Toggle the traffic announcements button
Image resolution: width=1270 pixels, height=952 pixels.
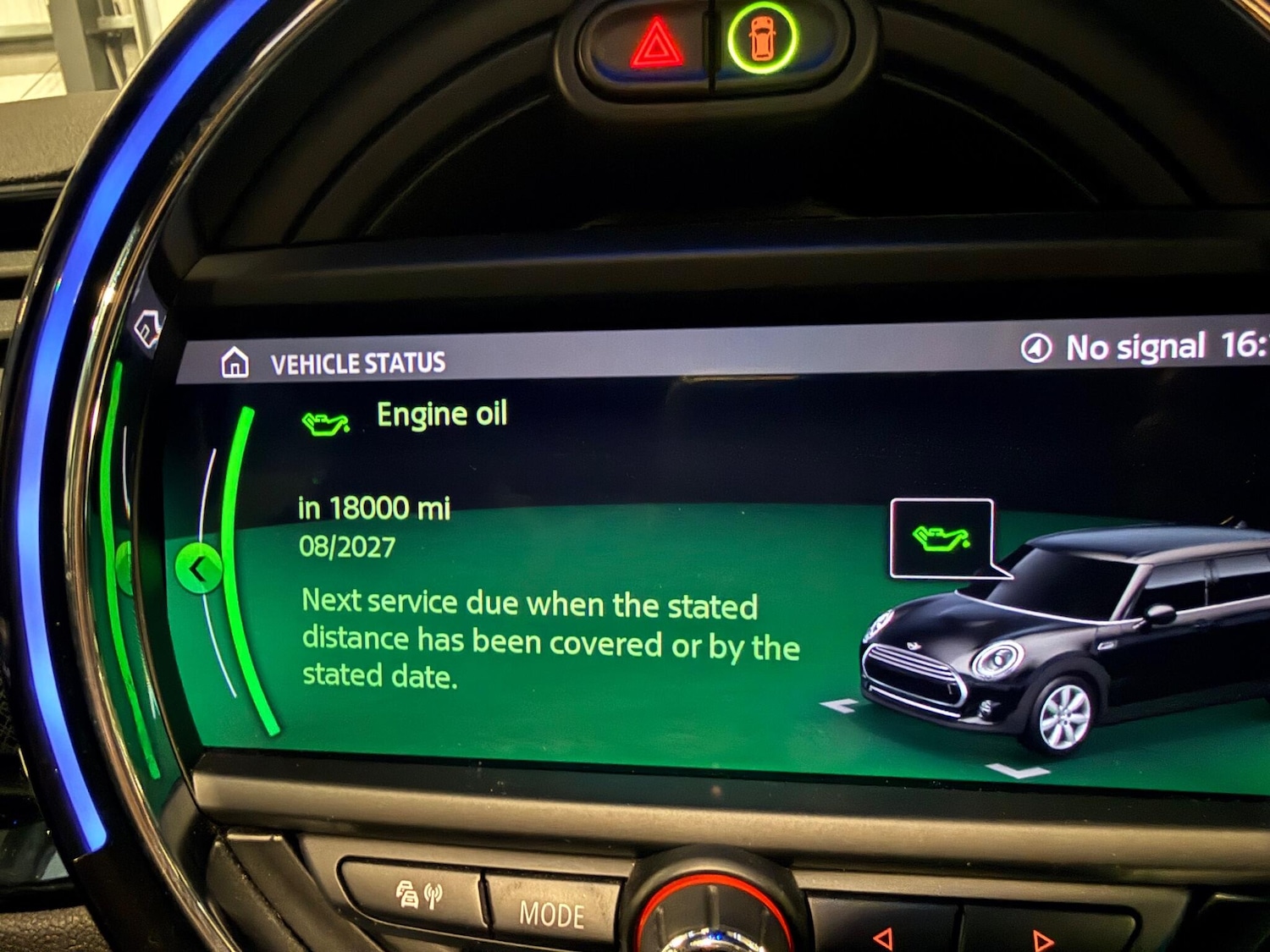(421, 894)
